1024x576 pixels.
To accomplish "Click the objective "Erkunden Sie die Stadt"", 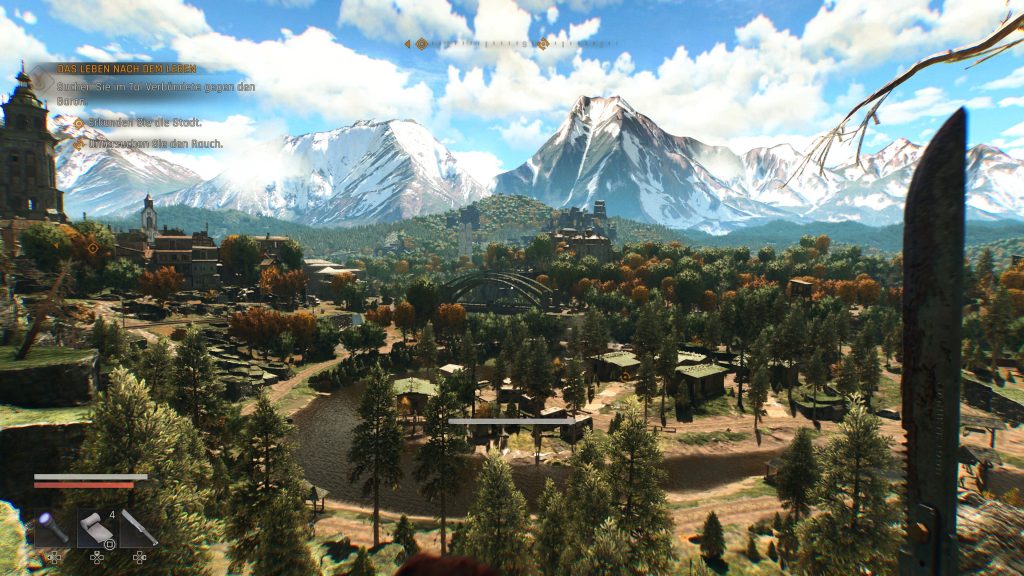I will coord(144,122).
